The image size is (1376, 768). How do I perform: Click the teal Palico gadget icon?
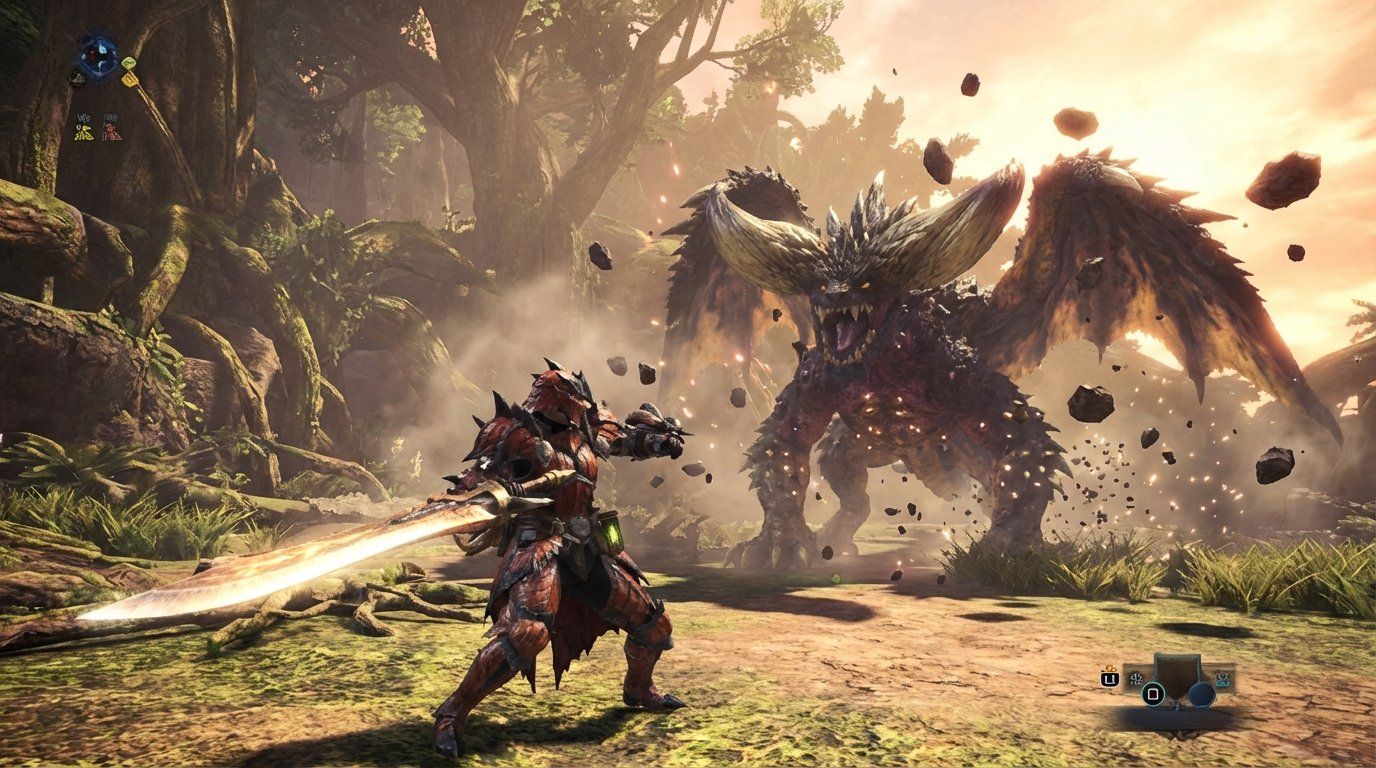(1223, 679)
